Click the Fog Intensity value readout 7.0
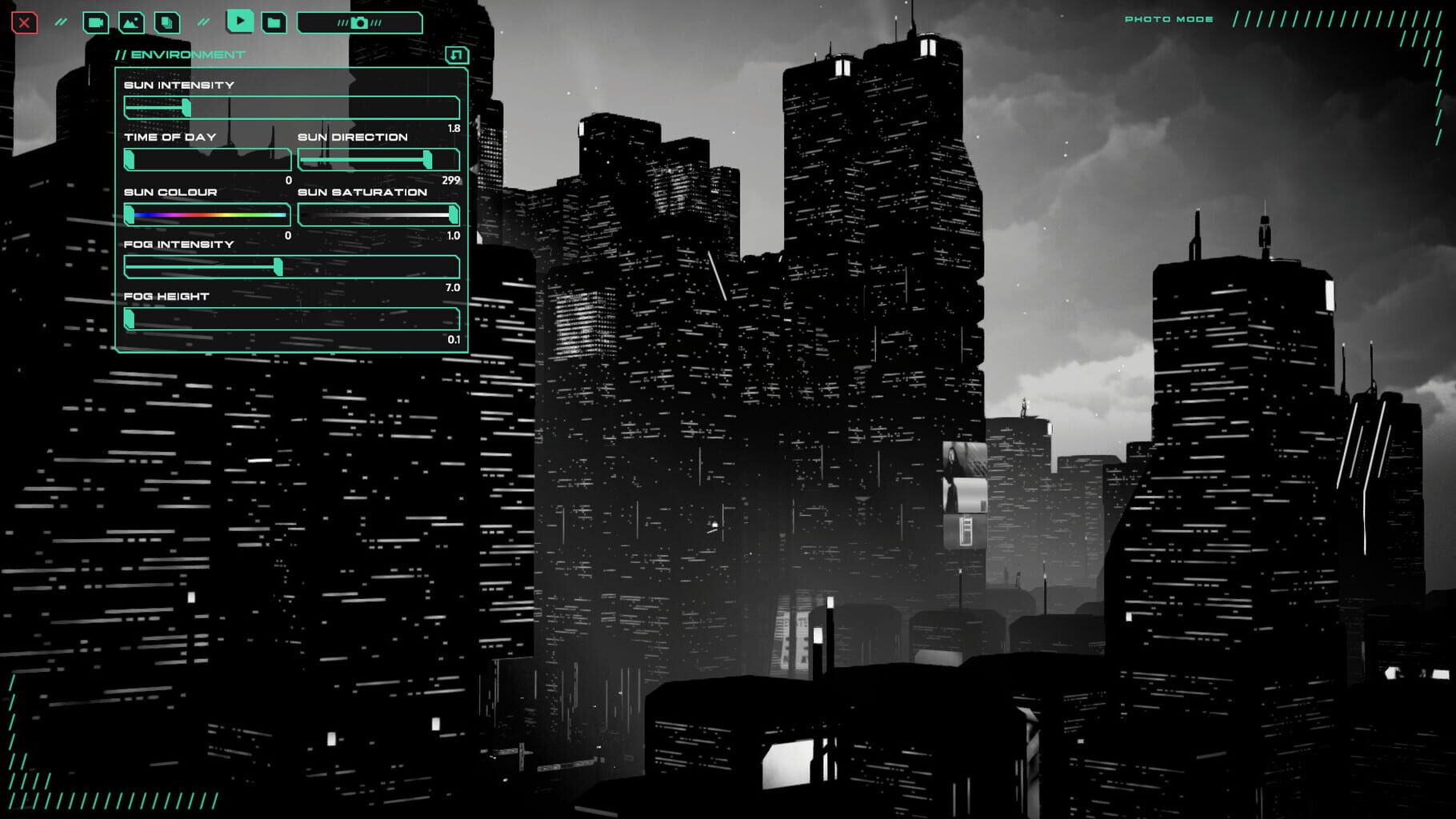 coord(451,286)
